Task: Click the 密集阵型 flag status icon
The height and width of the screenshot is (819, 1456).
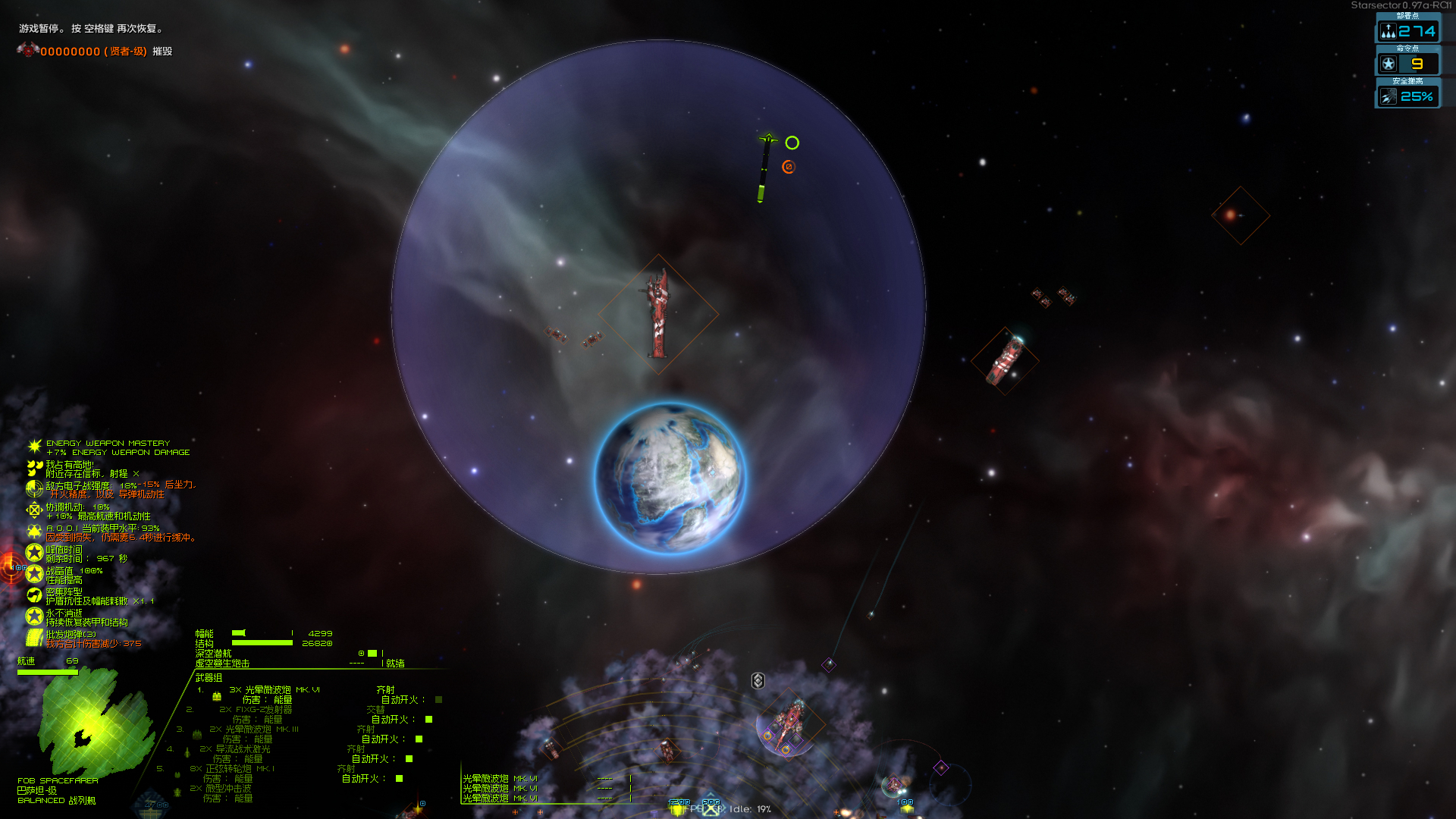Action: [x=34, y=595]
